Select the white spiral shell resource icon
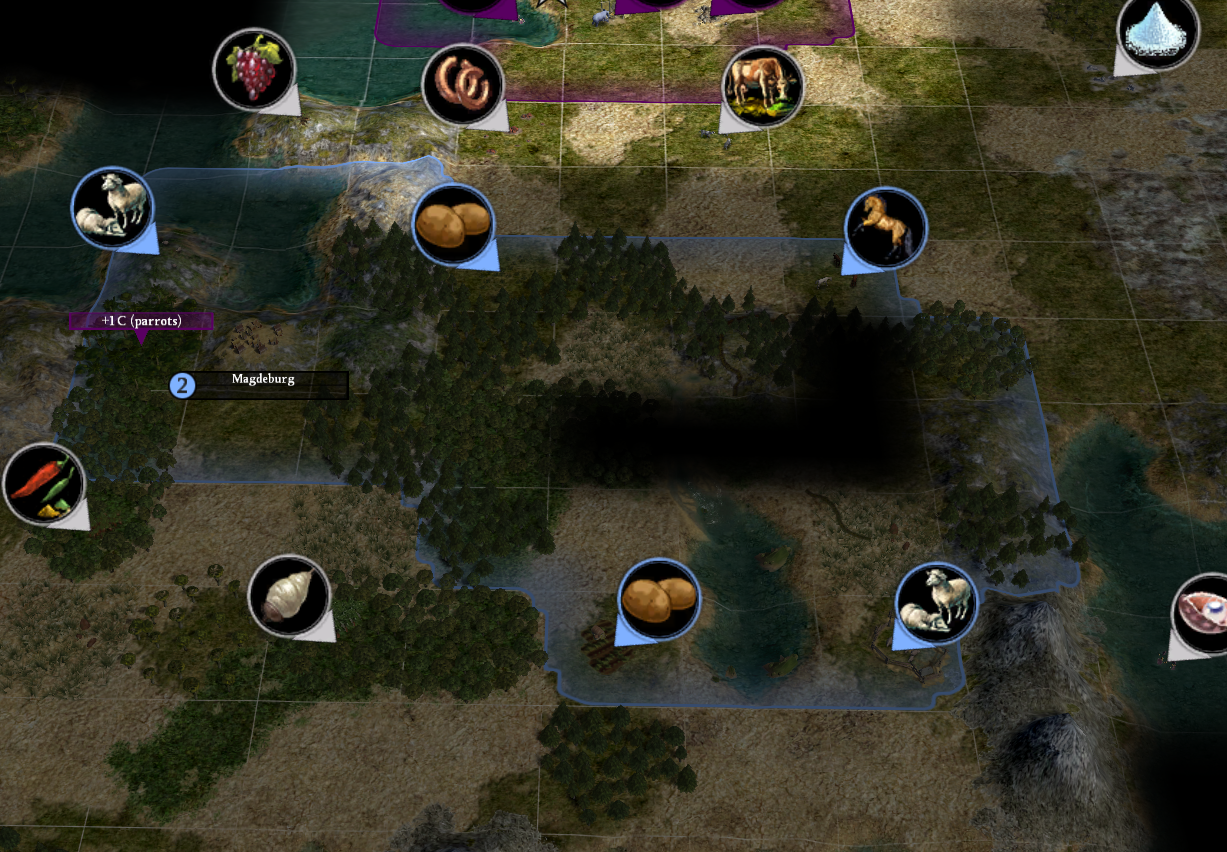The width and height of the screenshot is (1227, 852). coord(289,597)
